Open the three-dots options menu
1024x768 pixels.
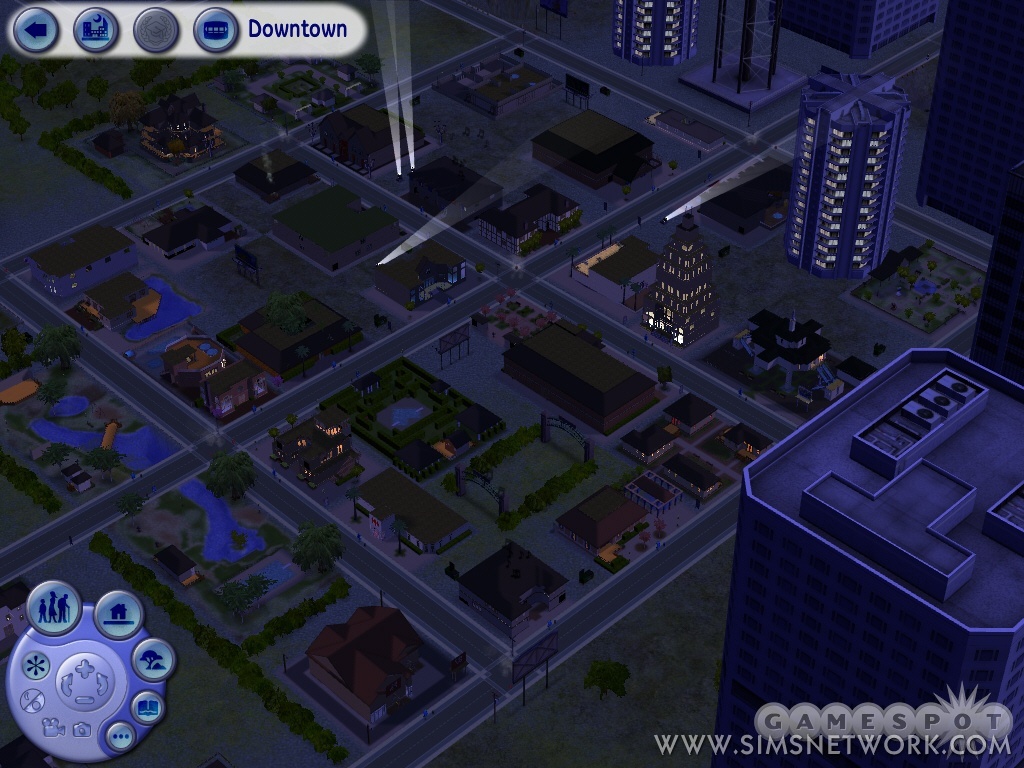(x=121, y=738)
